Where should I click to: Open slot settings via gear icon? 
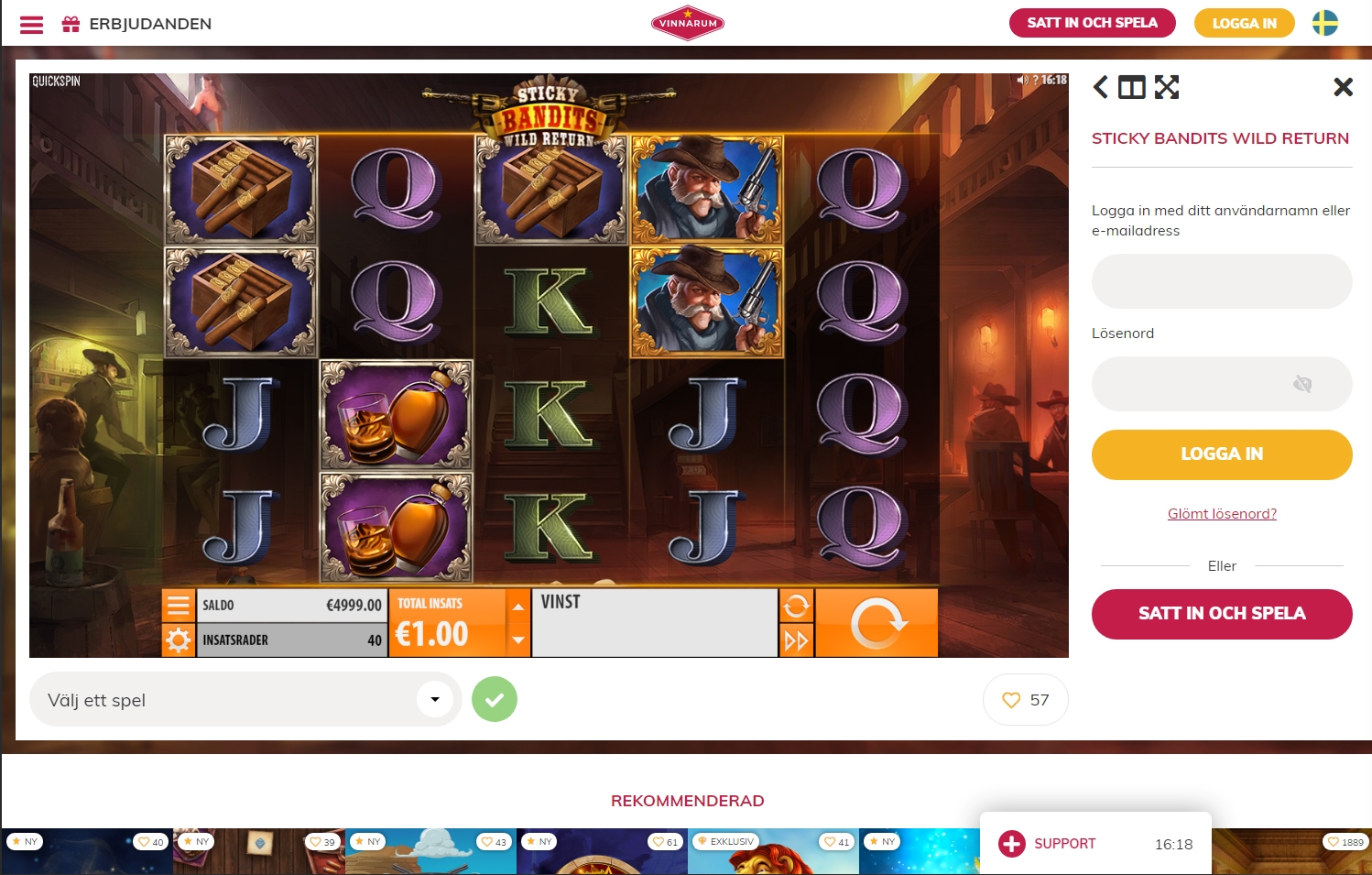pos(179,640)
